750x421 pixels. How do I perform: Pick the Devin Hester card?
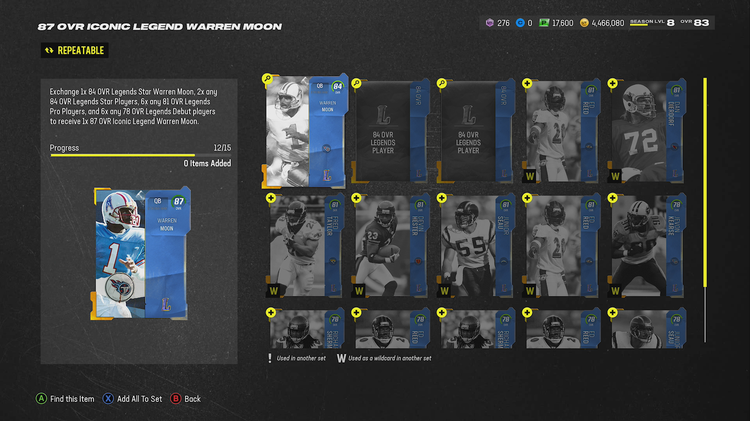[391, 247]
